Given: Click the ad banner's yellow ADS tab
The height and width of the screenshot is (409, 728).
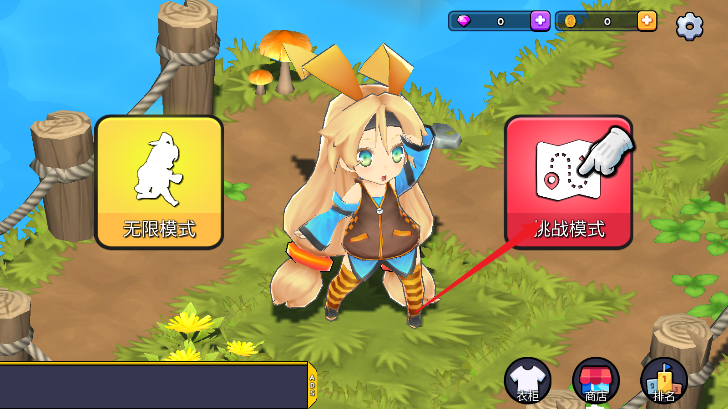Looking at the screenshot, I should (x=312, y=385).
